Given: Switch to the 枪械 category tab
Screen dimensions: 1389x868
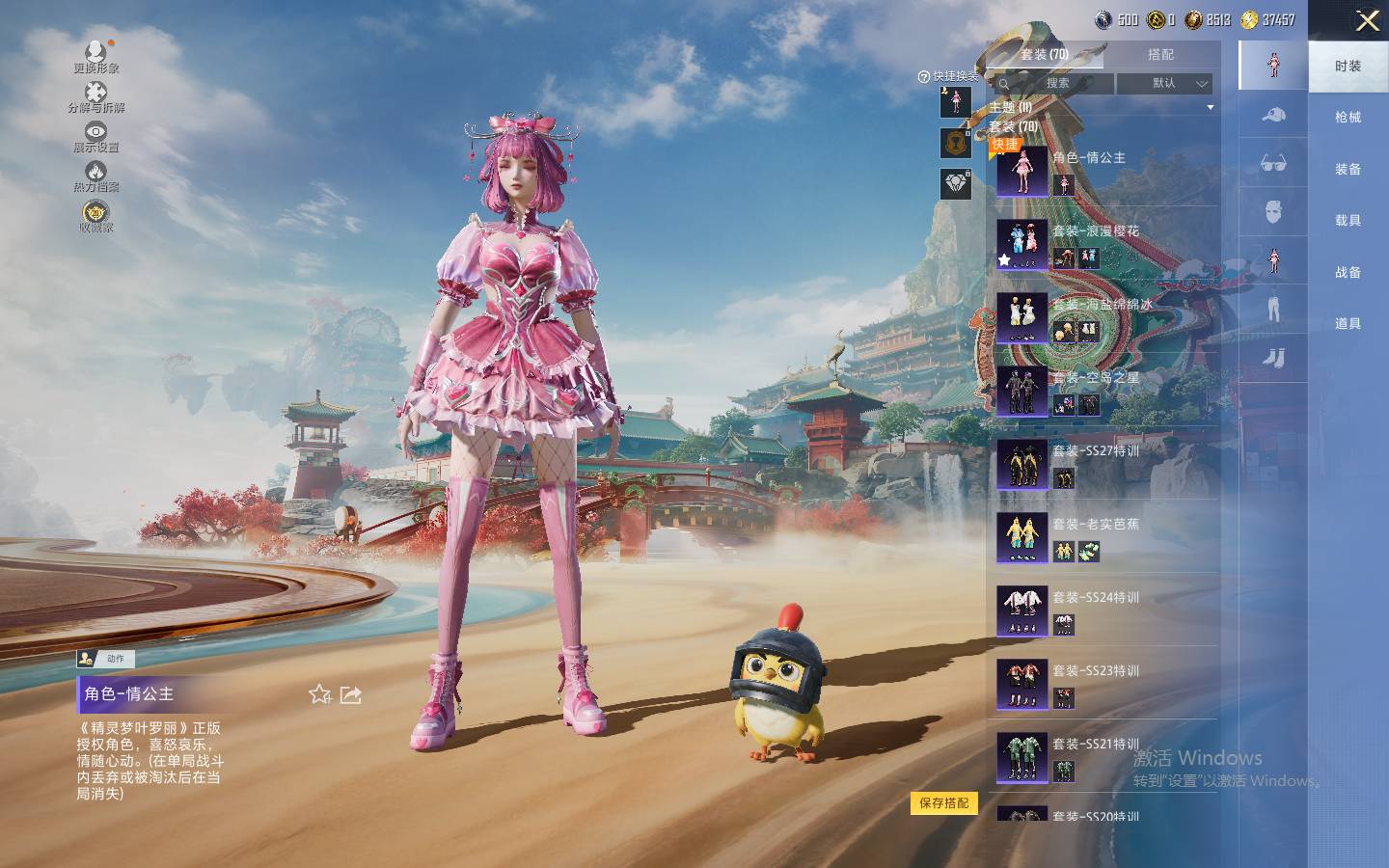Looking at the screenshot, I should 1348,118.
